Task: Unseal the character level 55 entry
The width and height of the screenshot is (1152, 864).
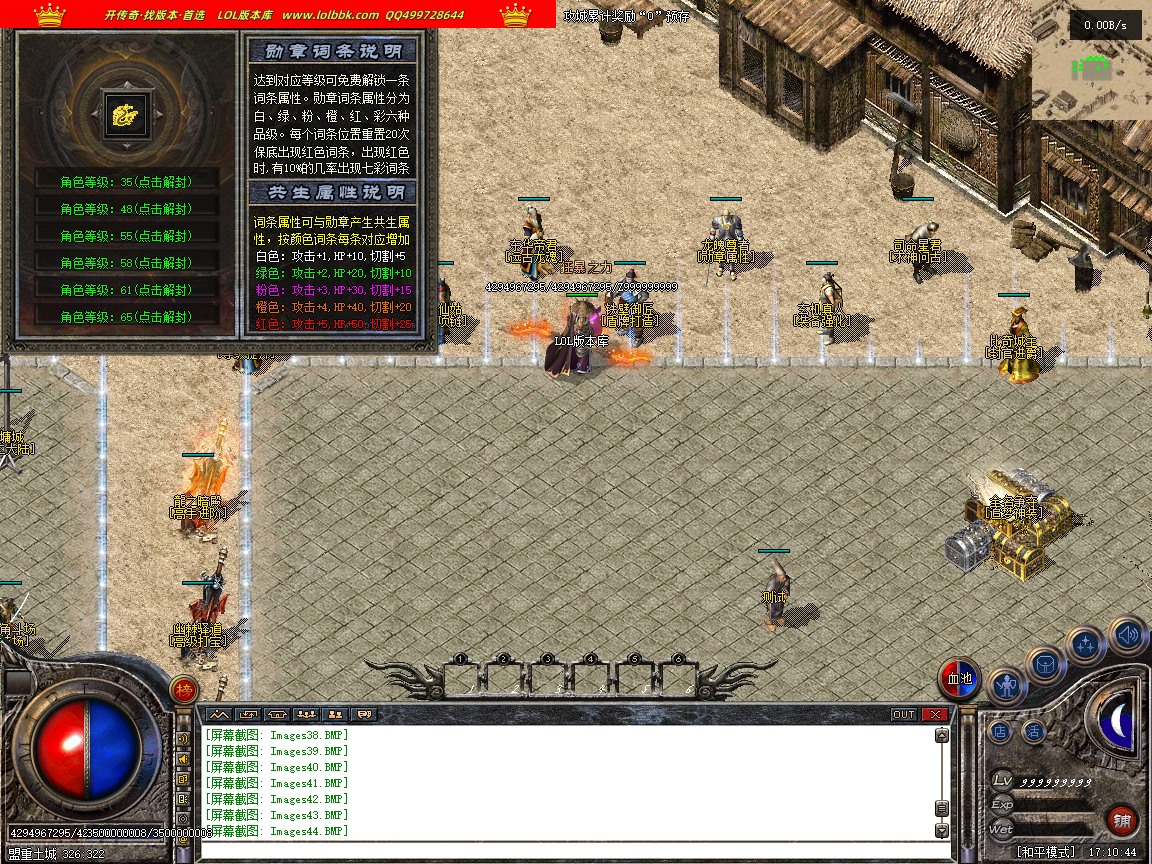Action: (x=126, y=236)
